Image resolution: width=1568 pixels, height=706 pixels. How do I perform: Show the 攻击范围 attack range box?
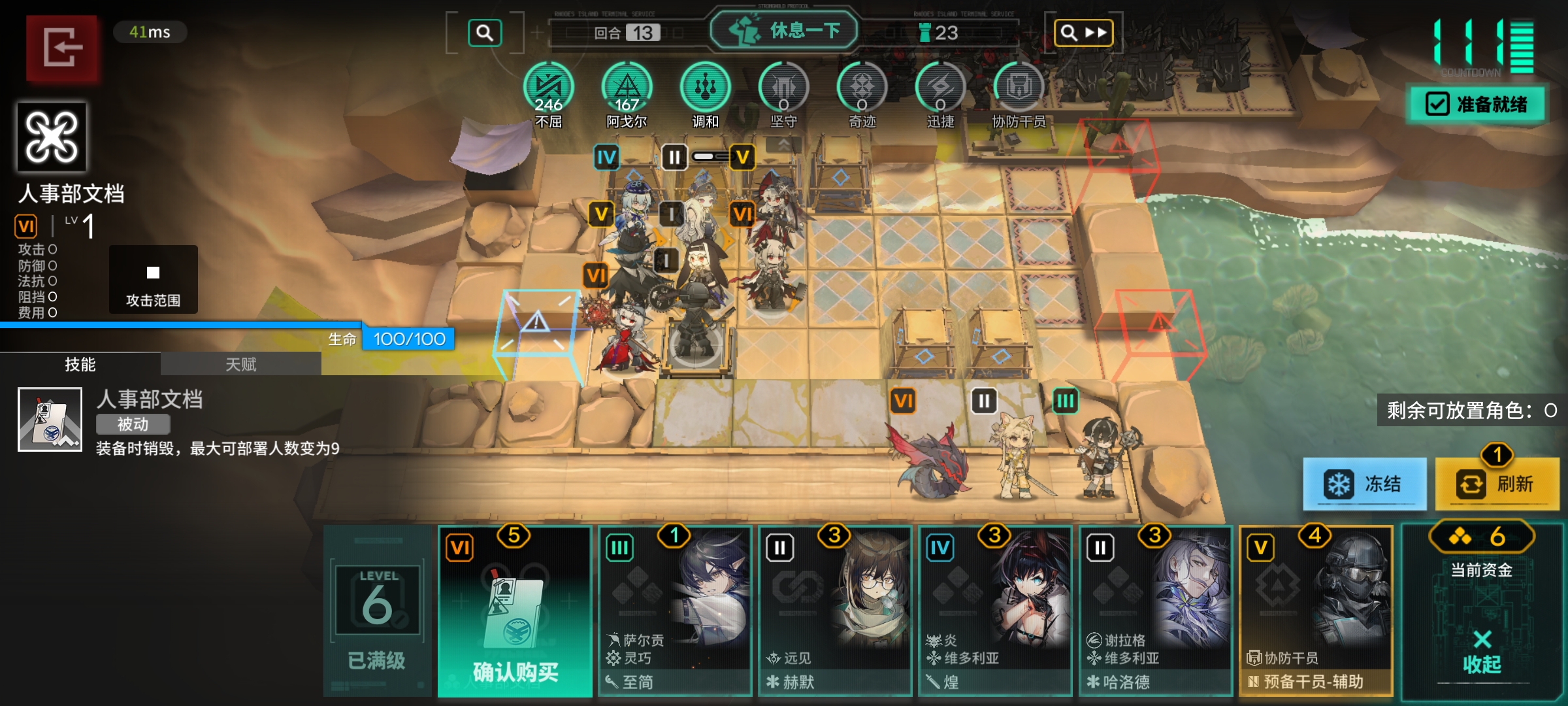click(x=153, y=280)
